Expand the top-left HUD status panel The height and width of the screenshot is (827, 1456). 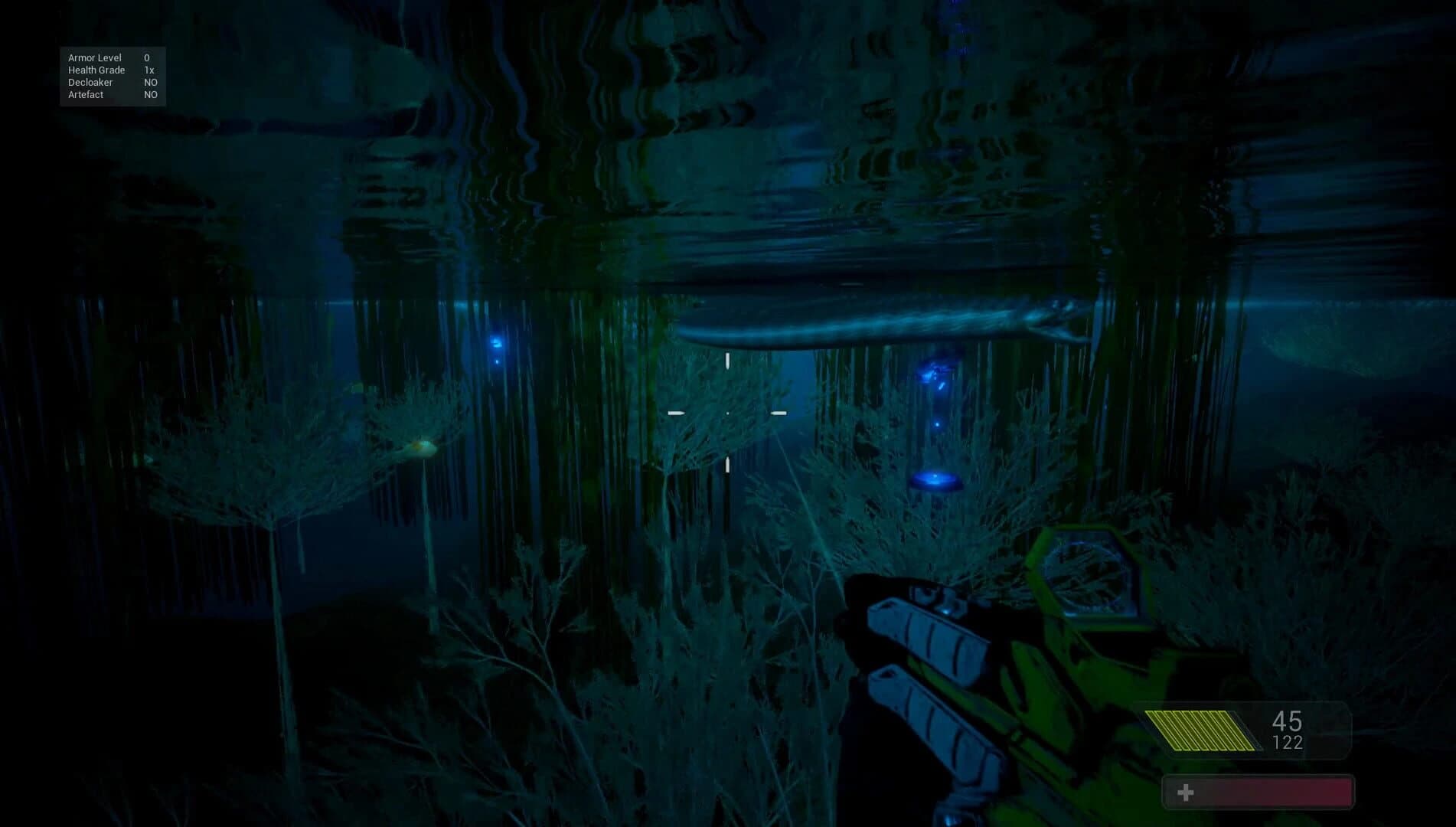click(x=113, y=76)
